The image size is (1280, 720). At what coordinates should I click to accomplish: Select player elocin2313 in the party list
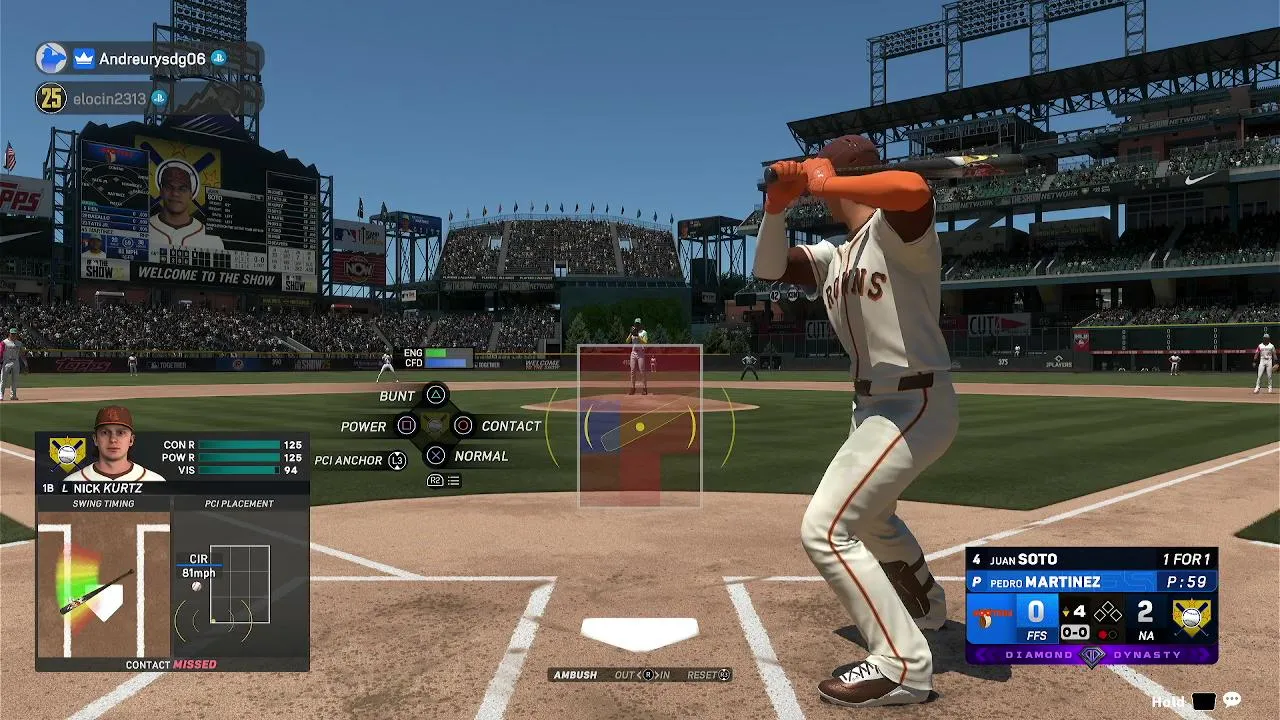[109, 99]
